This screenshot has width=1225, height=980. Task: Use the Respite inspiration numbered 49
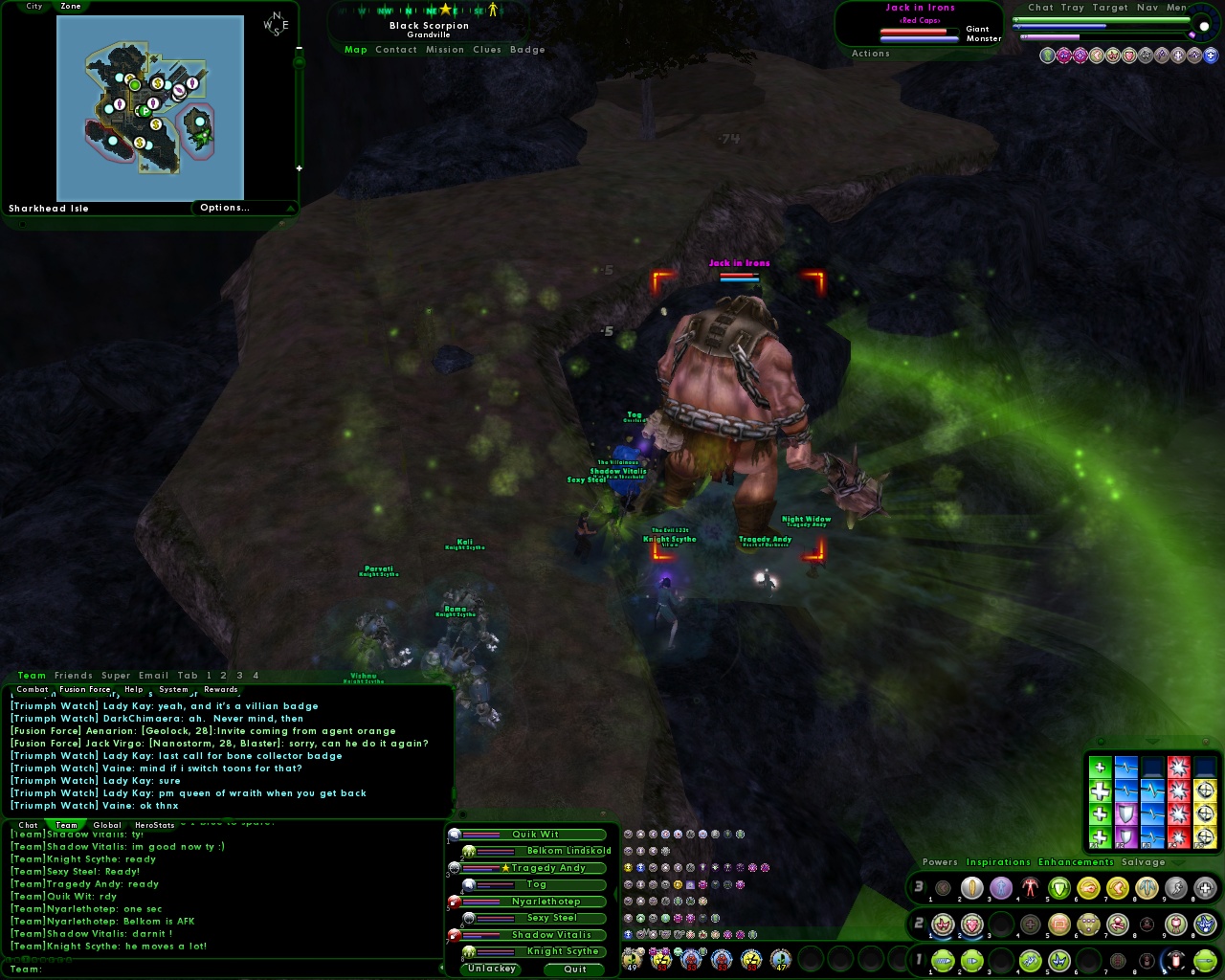[x=632, y=962]
